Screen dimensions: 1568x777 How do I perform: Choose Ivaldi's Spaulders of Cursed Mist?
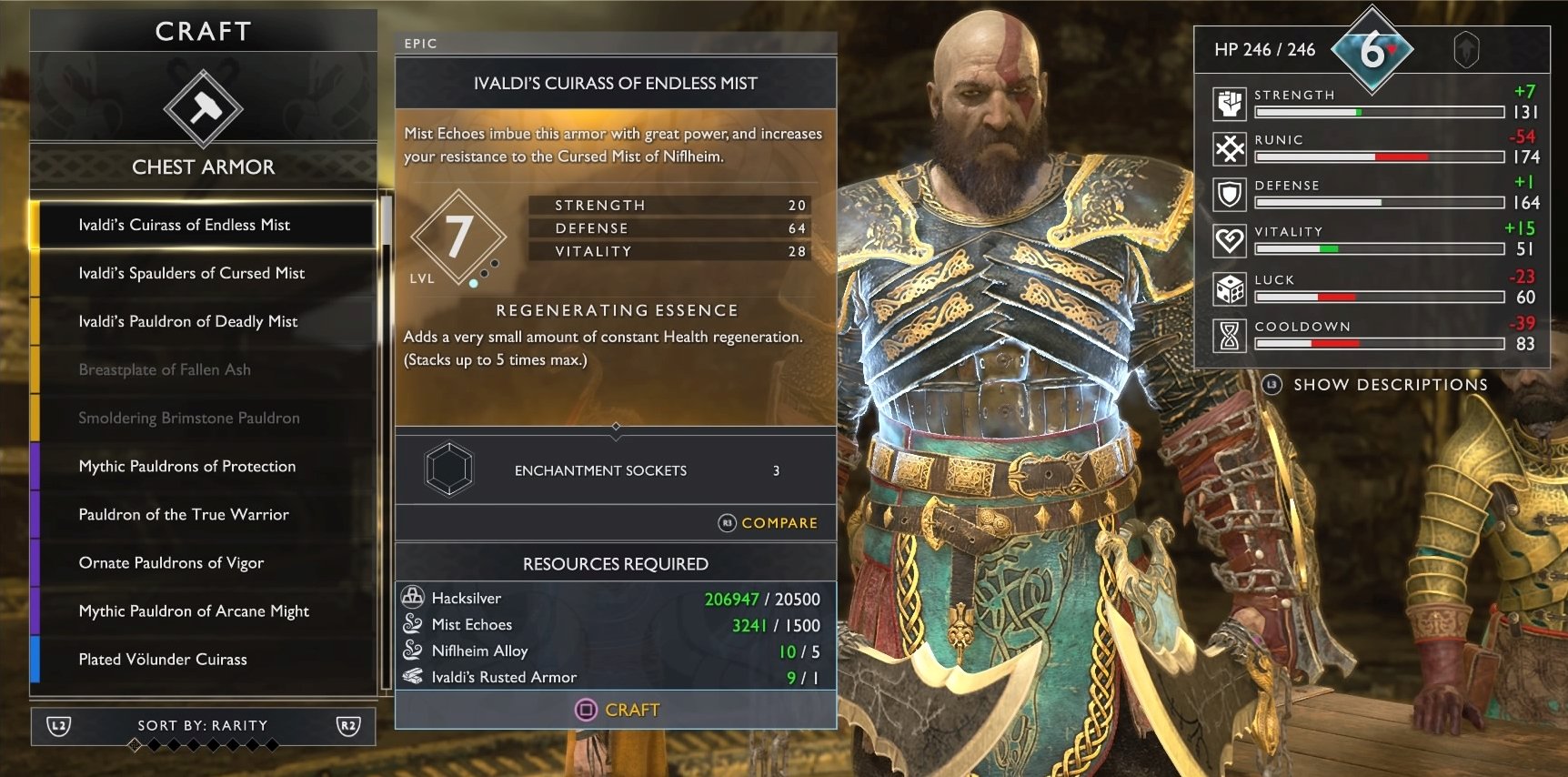[203, 273]
